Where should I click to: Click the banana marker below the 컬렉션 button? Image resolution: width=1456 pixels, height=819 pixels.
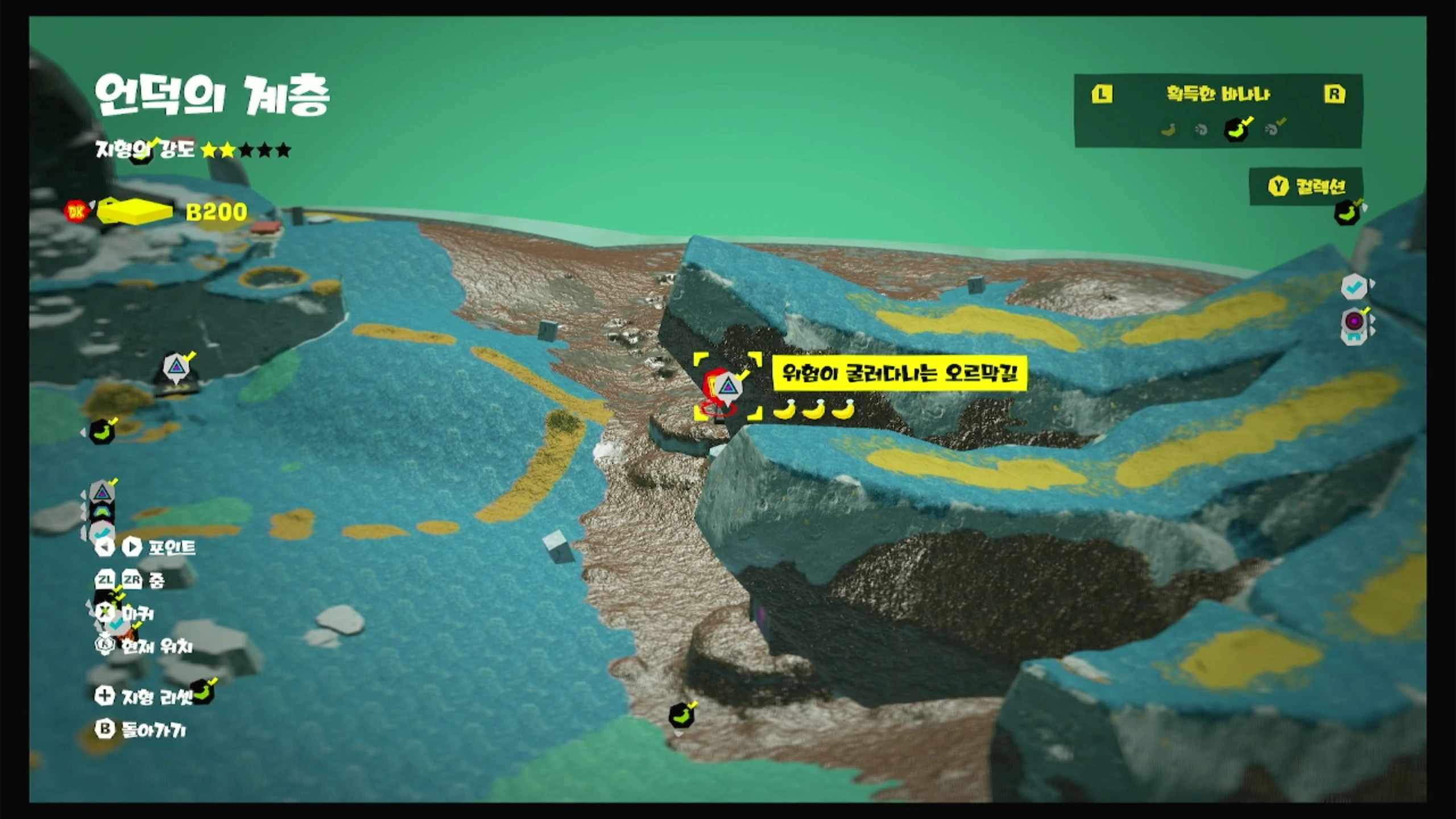coord(1347,213)
